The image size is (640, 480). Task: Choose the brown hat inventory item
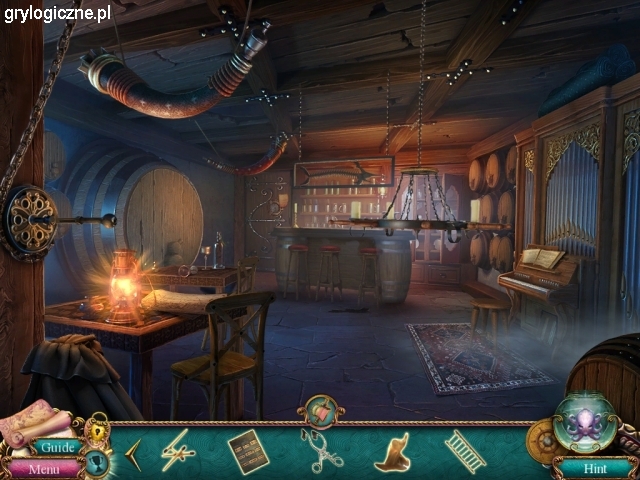tap(392, 452)
